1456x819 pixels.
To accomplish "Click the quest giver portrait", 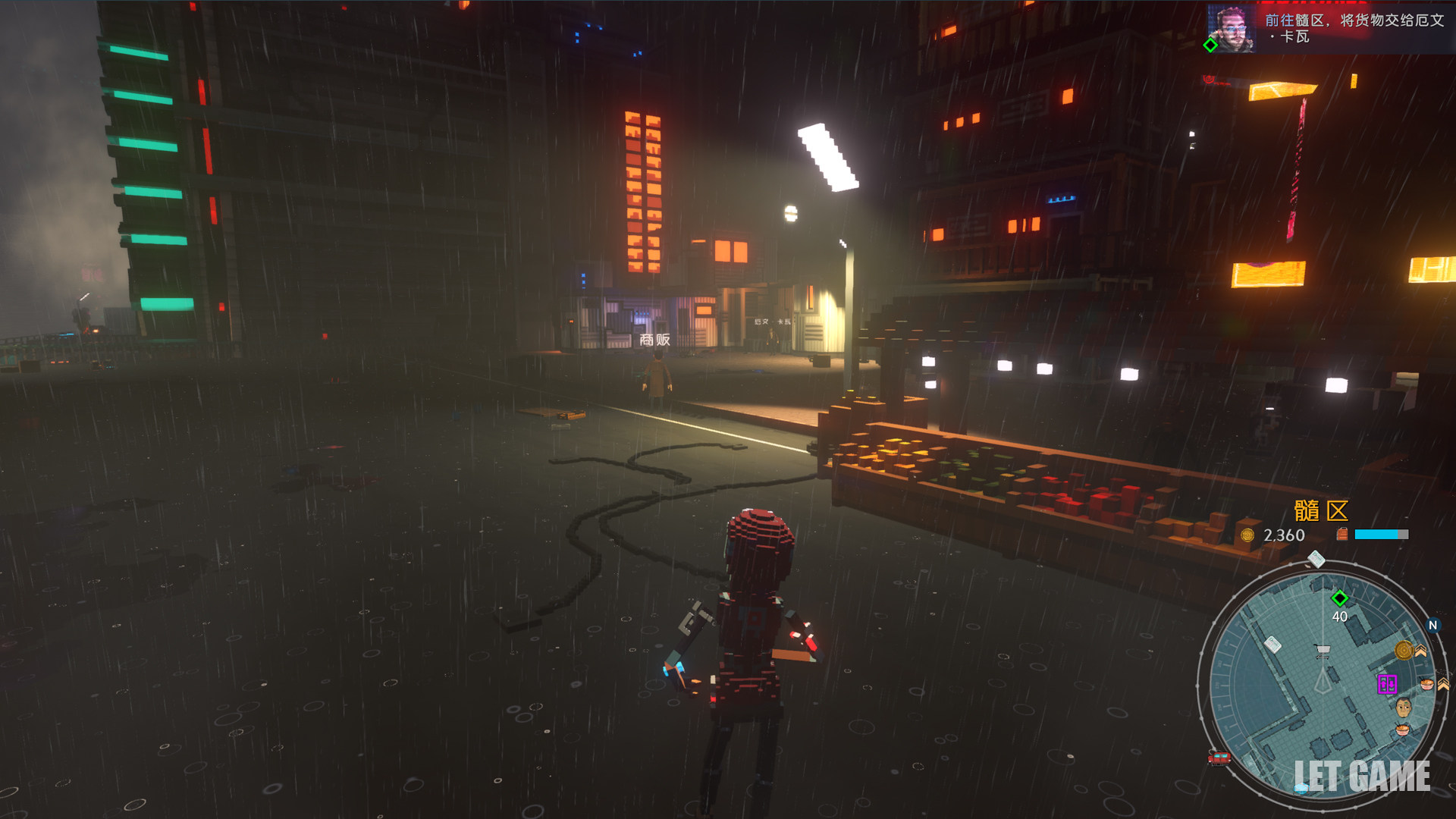I will tap(1232, 29).
